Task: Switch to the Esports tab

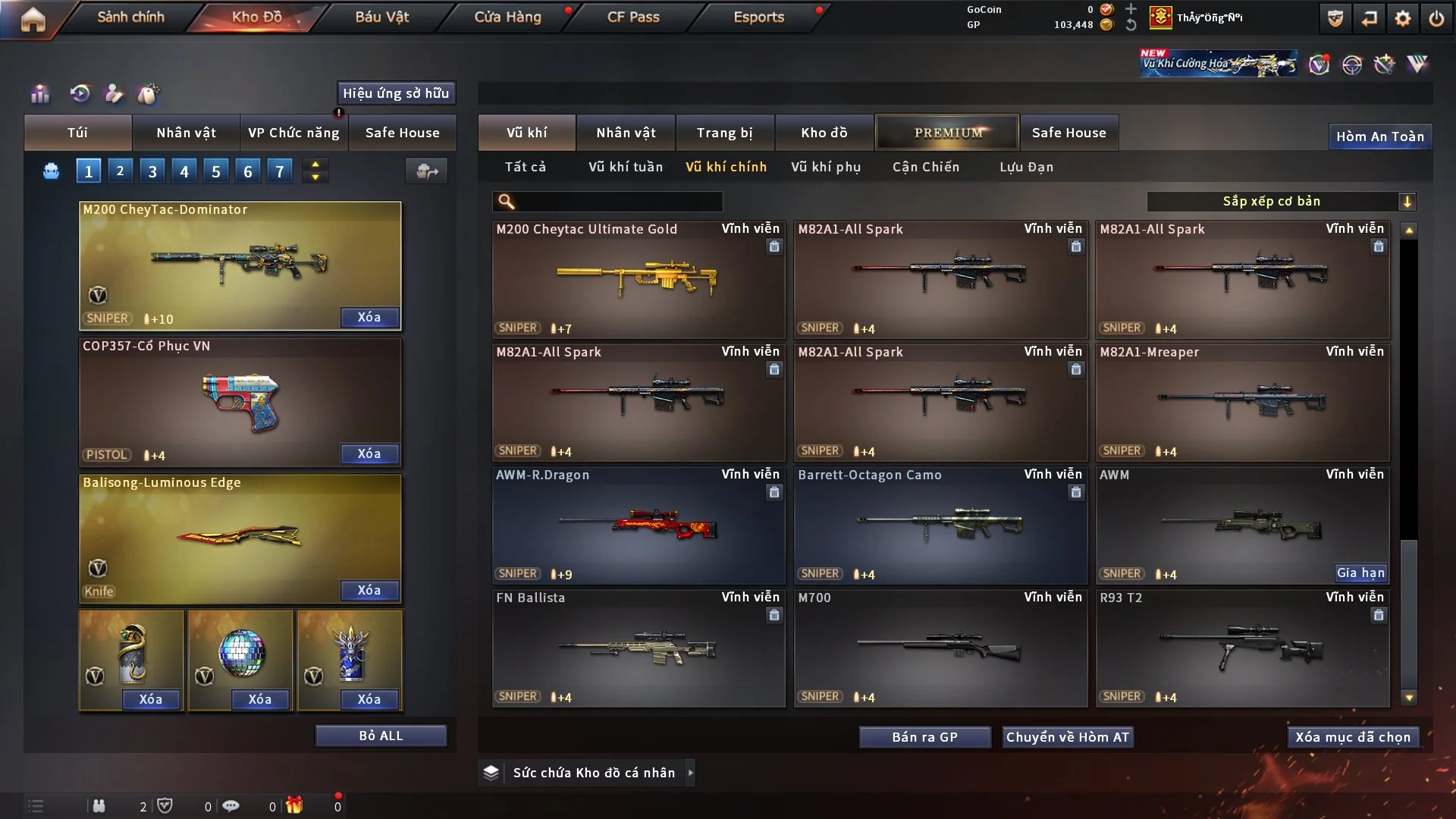Action: (758, 17)
